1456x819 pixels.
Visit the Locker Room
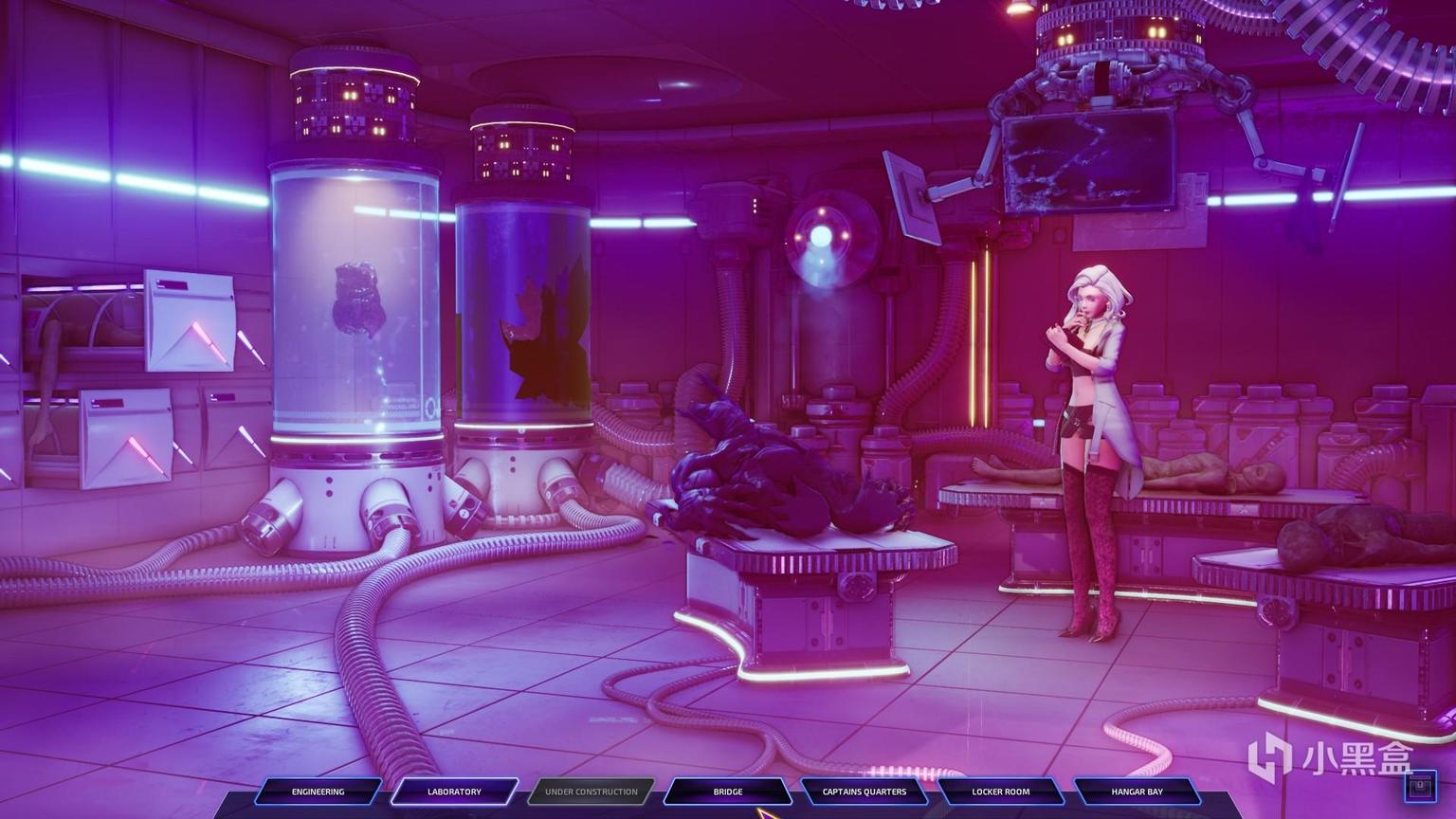1001,792
